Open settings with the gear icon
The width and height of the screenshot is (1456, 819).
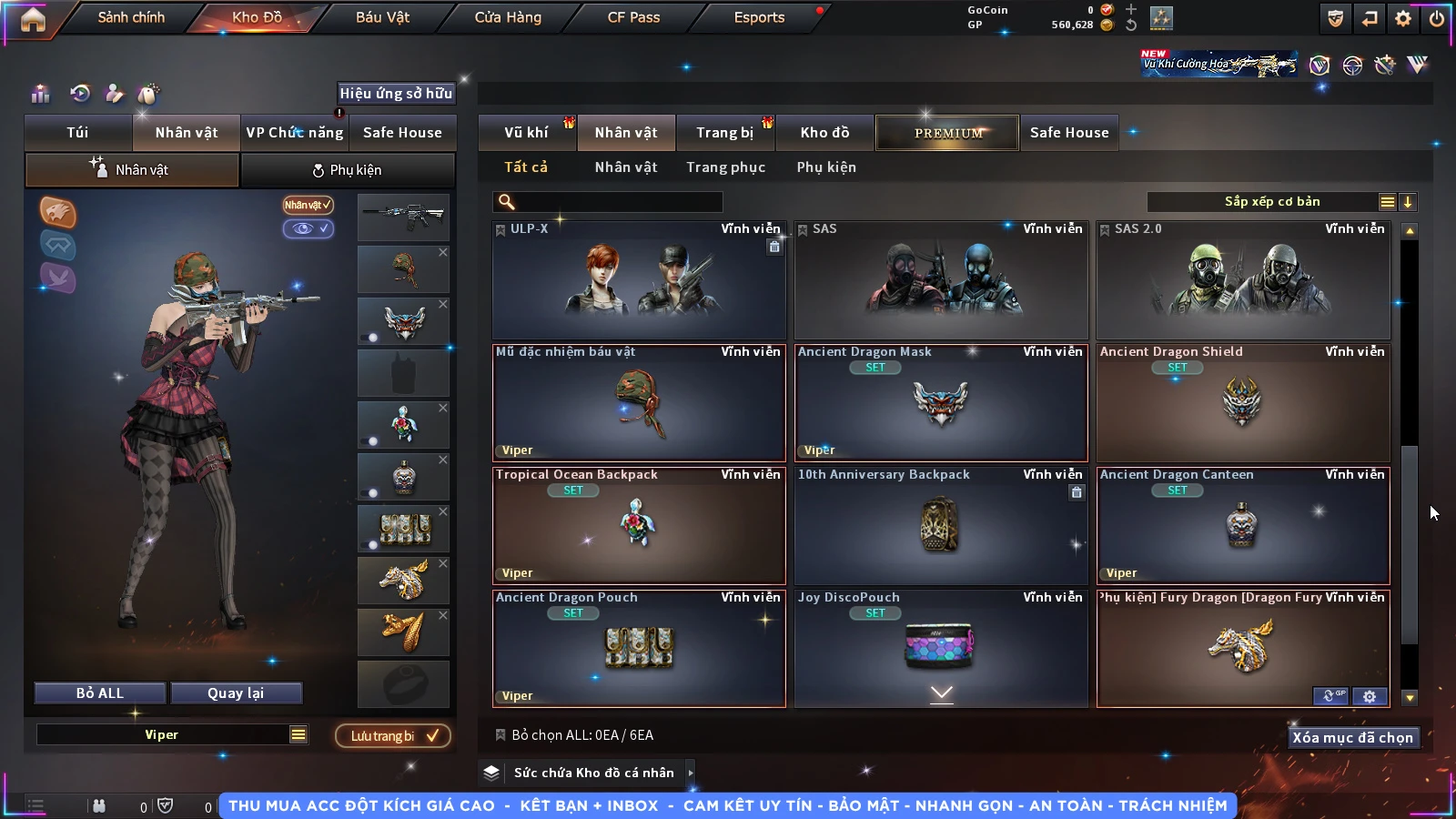click(x=1403, y=18)
